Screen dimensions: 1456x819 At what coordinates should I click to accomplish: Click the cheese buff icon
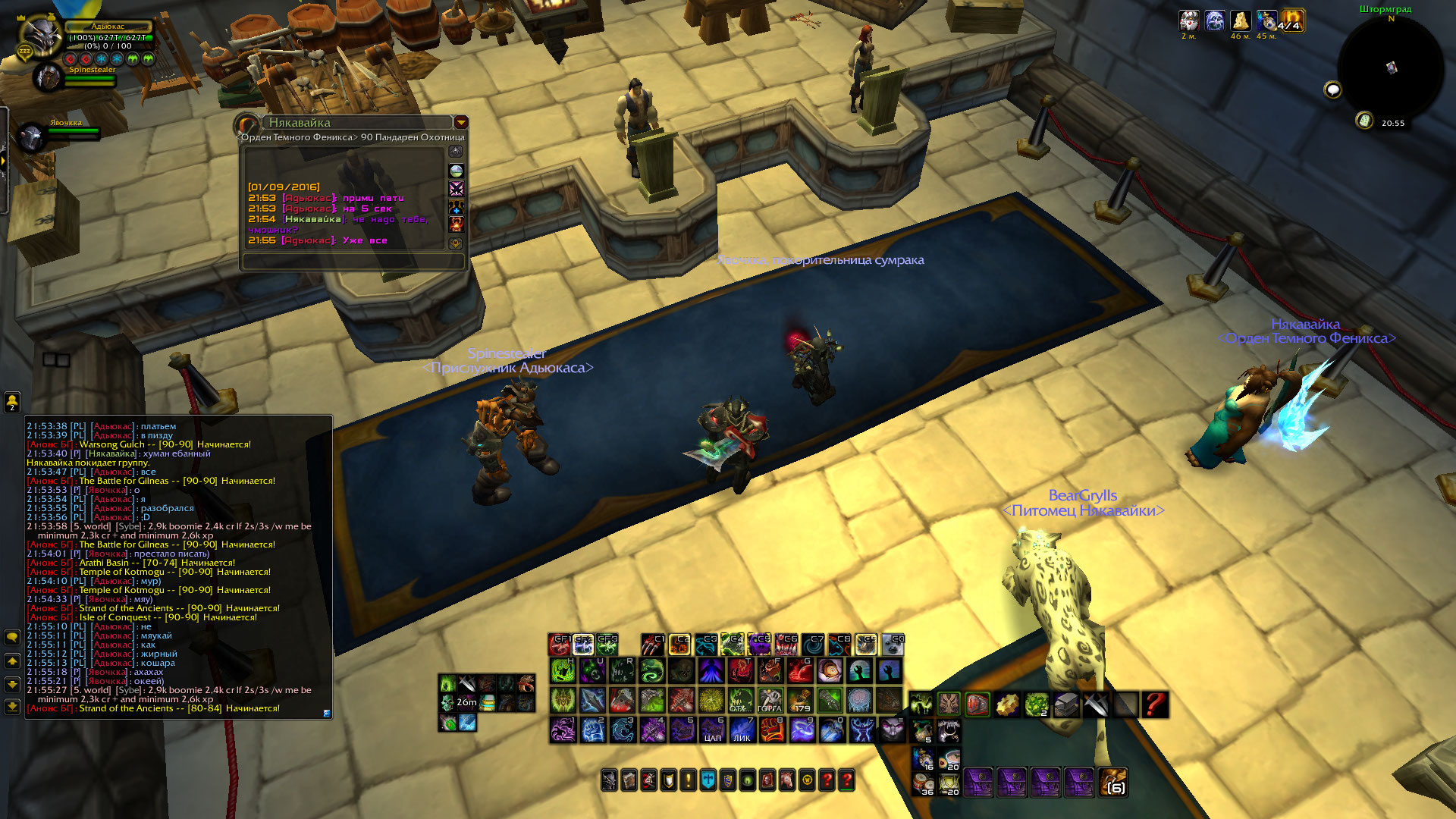pyautogui.click(x=1241, y=20)
